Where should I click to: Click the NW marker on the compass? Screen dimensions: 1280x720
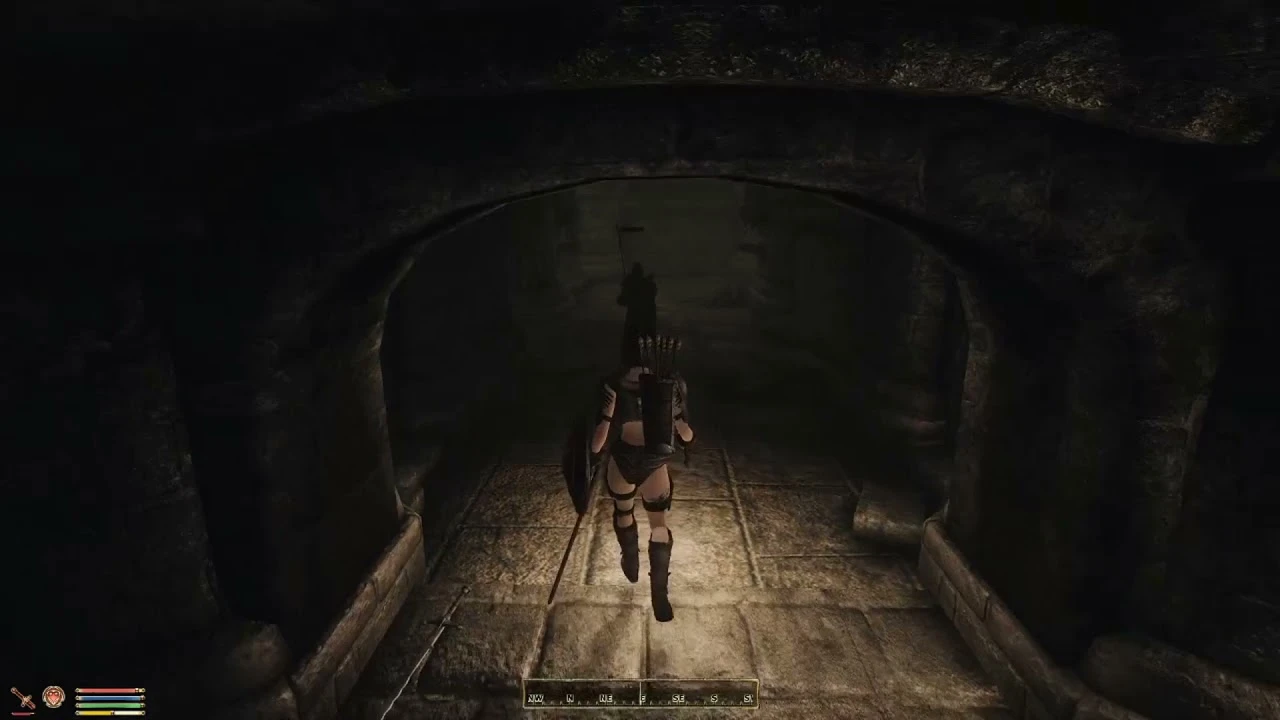click(x=535, y=697)
